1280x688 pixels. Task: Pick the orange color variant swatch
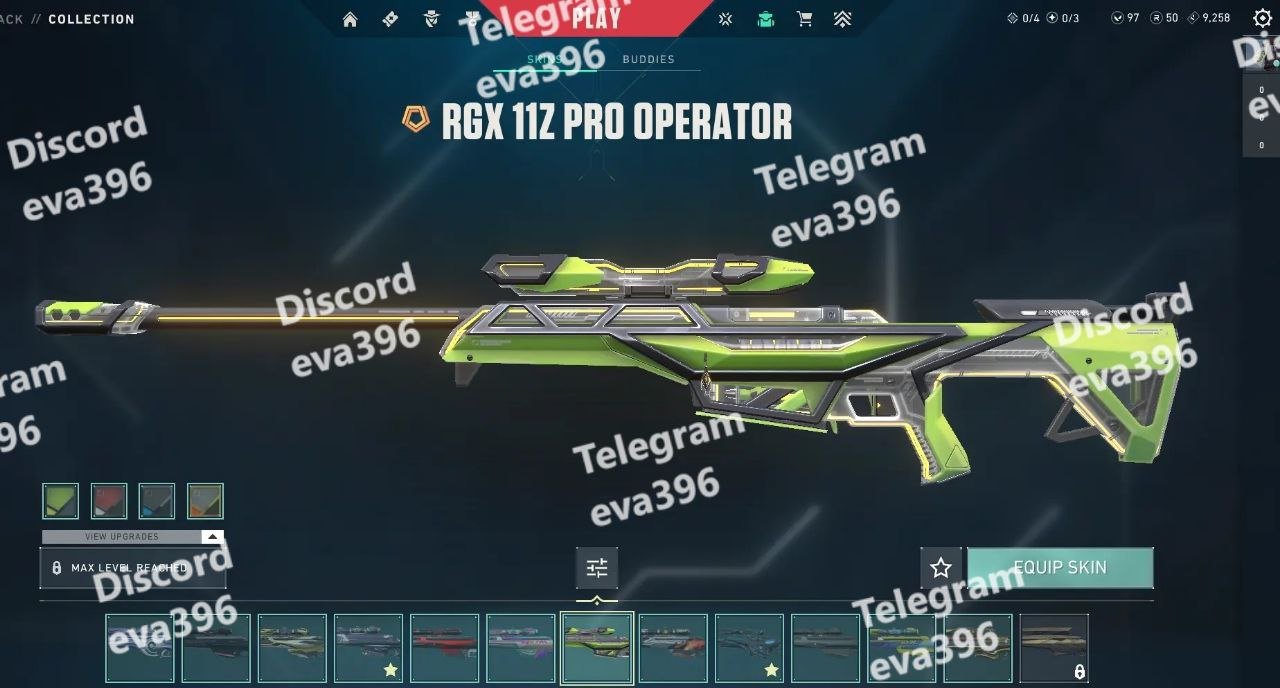pyautogui.click(x=205, y=501)
